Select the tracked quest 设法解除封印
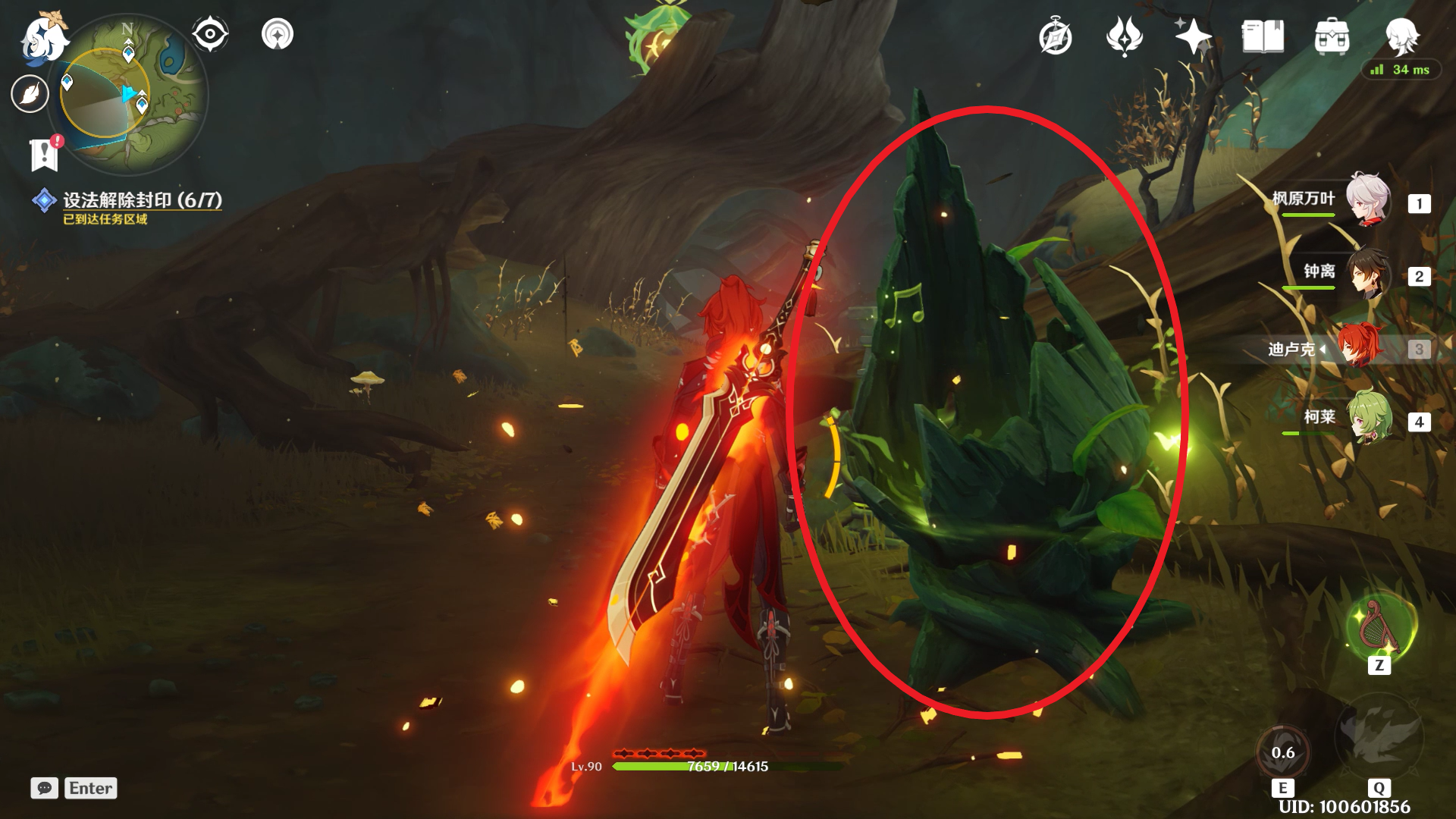The image size is (1456, 819). [x=142, y=200]
